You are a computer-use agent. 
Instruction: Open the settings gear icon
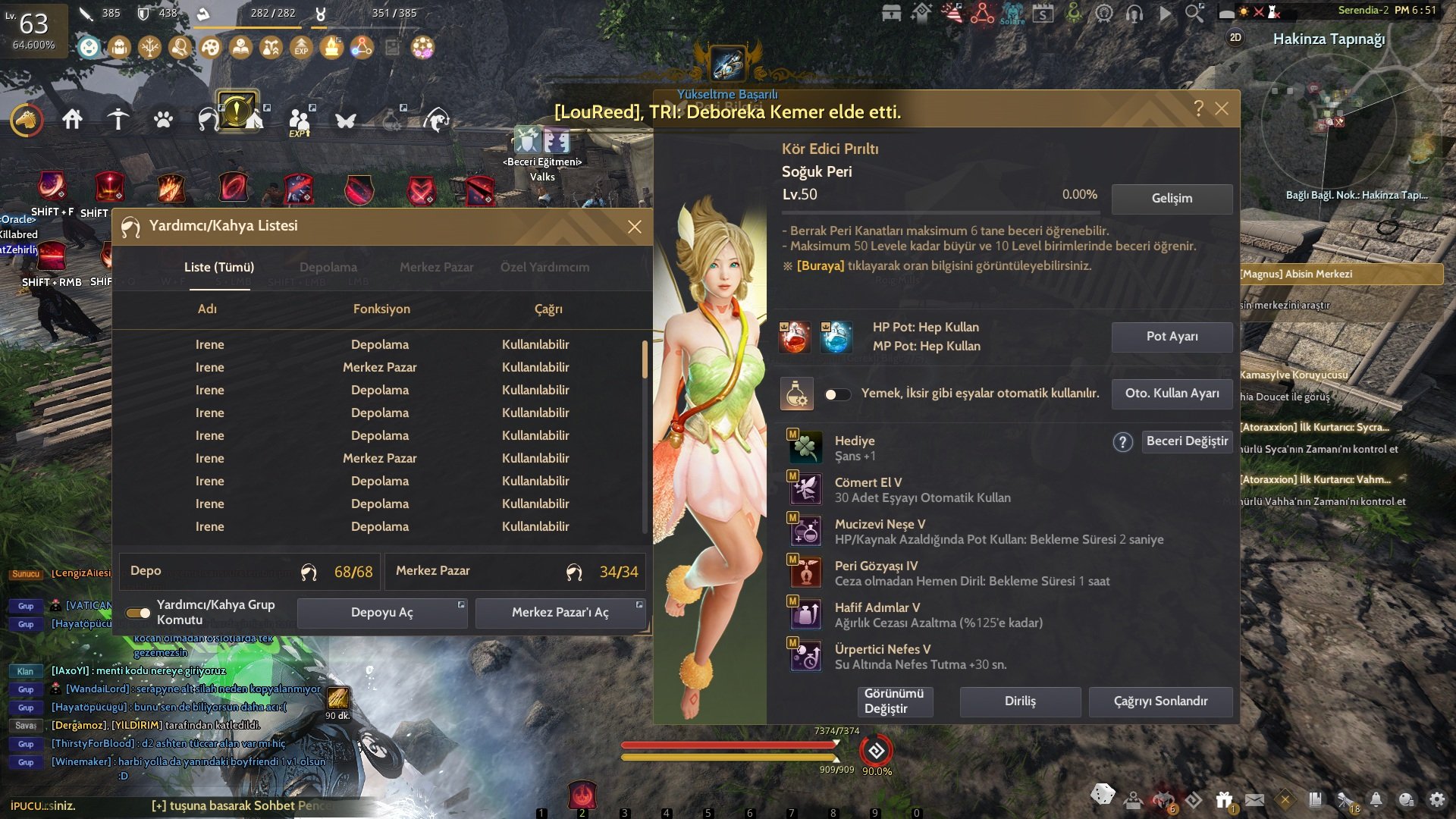1437,799
